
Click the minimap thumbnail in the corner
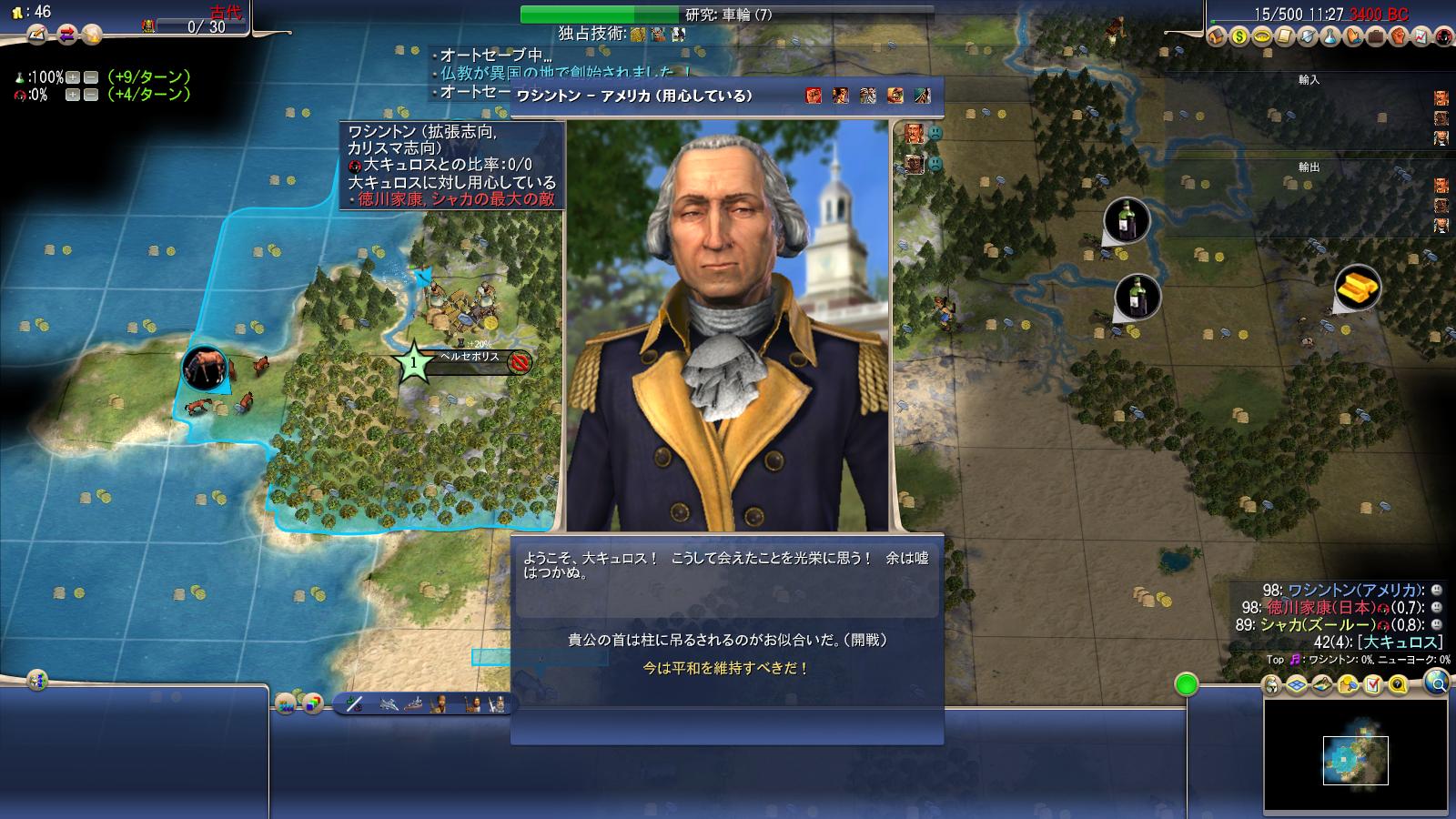coord(1356,760)
